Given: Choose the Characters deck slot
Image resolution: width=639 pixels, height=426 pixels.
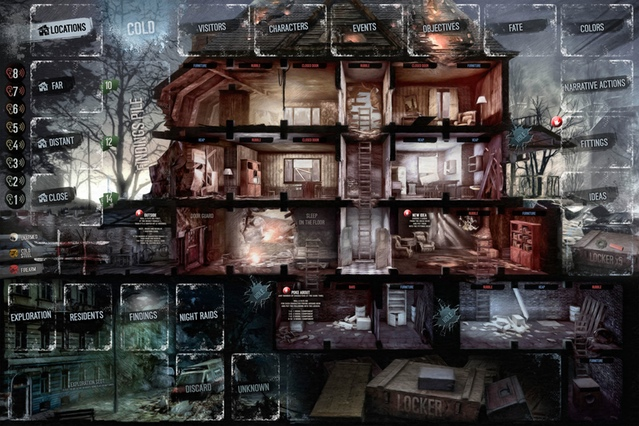Looking at the screenshot, I should click(x=289, y=29).
